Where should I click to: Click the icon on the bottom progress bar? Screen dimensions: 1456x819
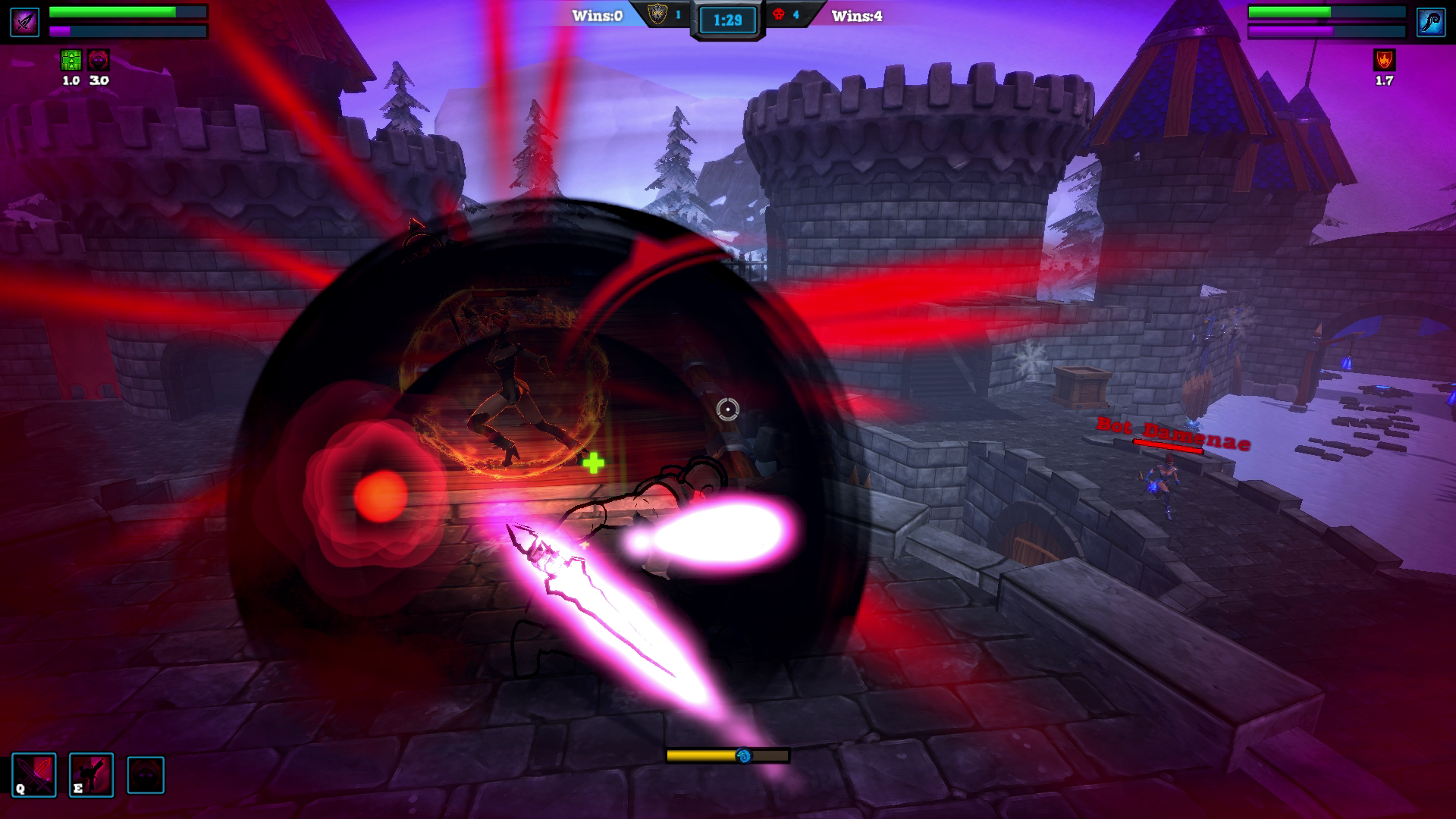pos(742,755)
